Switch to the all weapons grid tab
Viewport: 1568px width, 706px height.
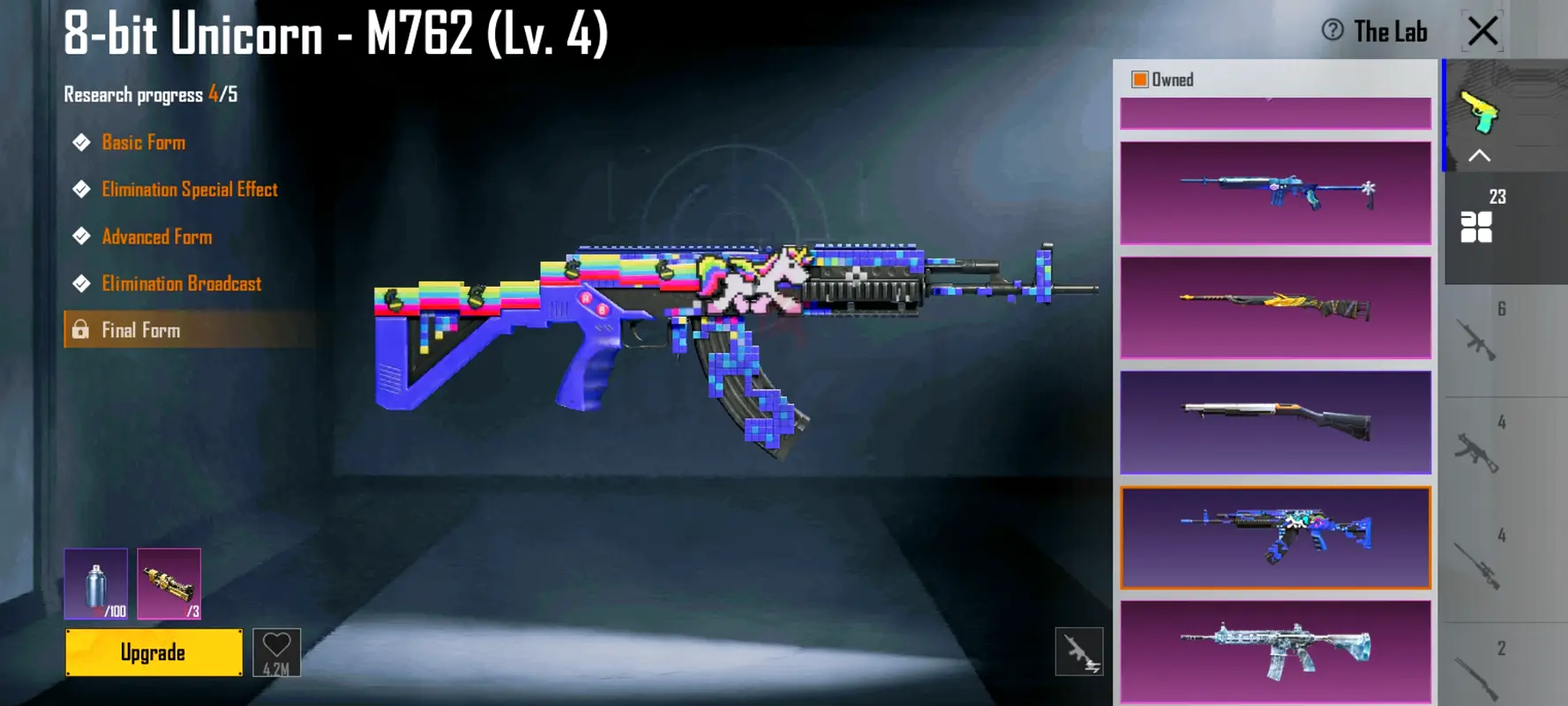point(1476,226)
